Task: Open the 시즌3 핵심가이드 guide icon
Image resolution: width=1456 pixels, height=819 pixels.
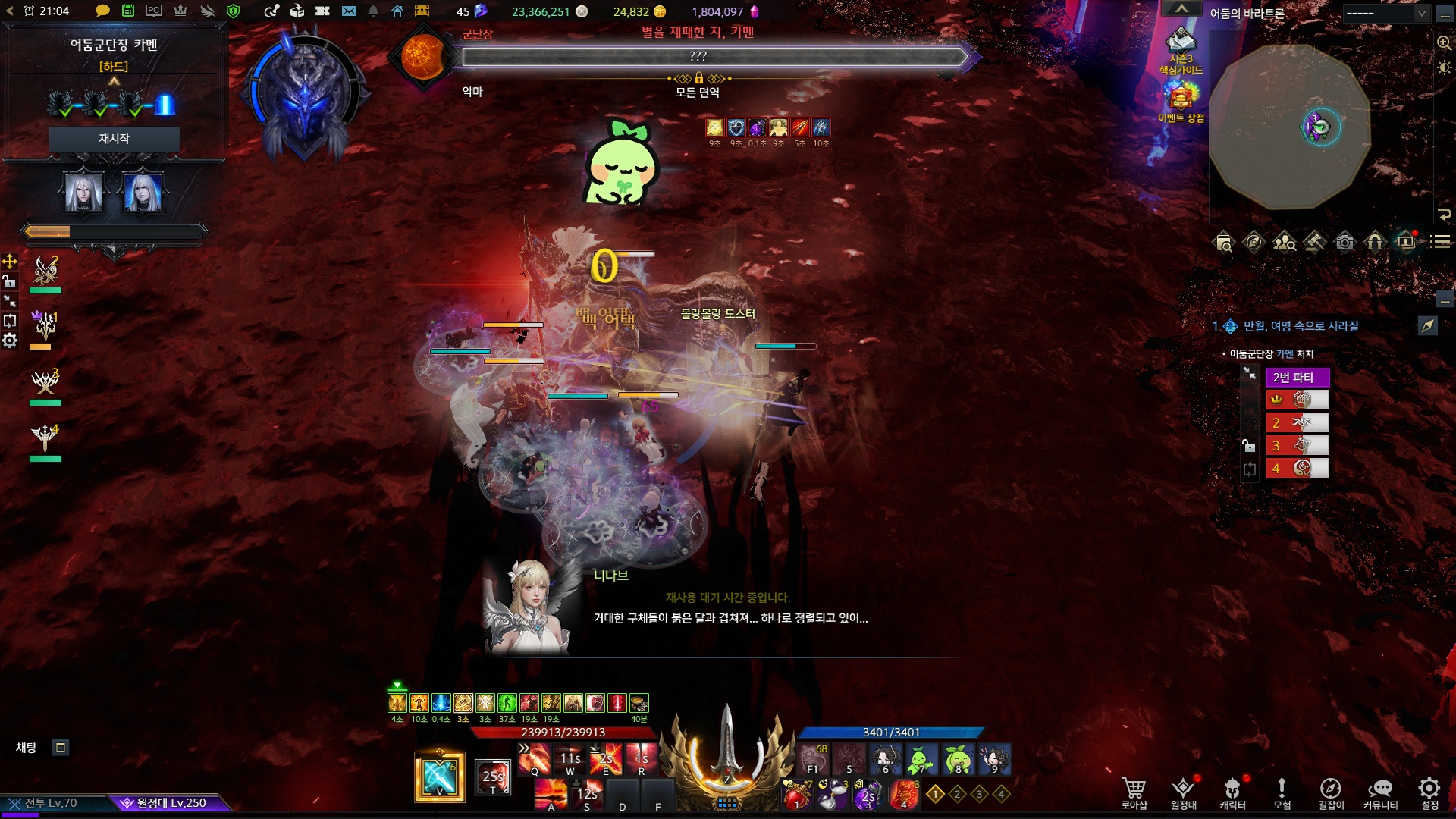Action: pos(1181,45)
